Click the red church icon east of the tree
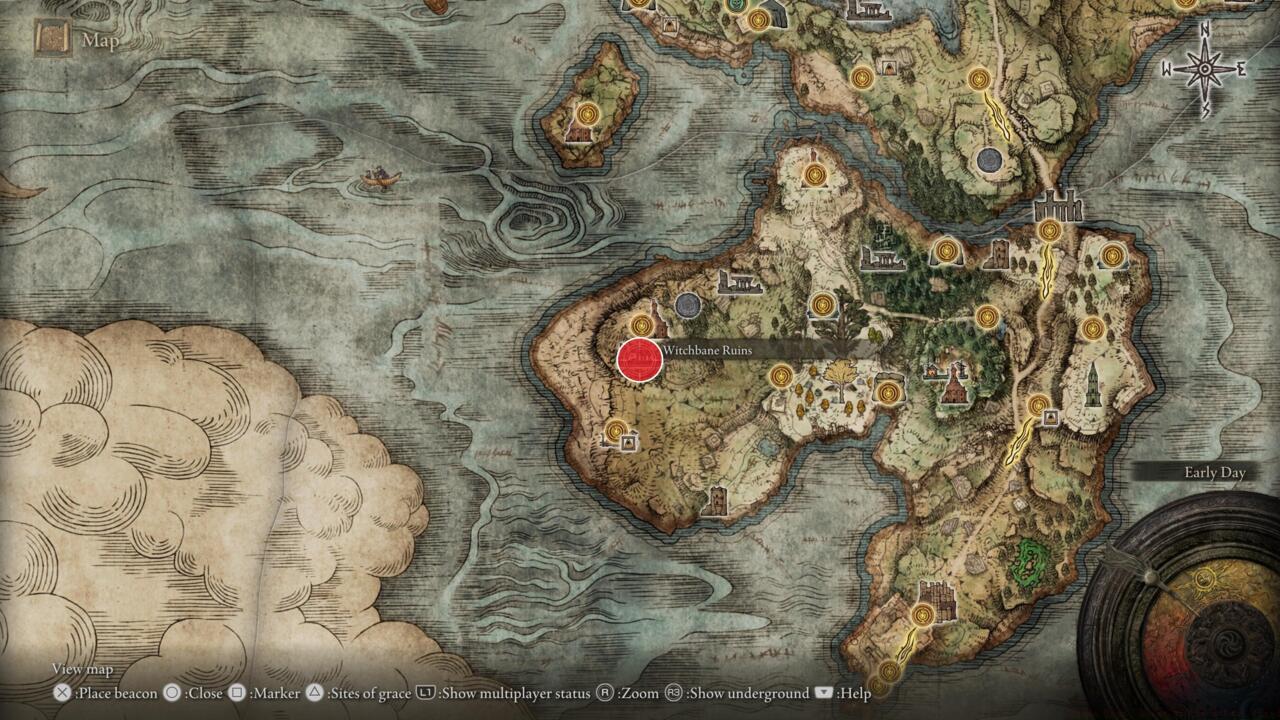Screen dimensions: 1280x720 tap(953, 390)
